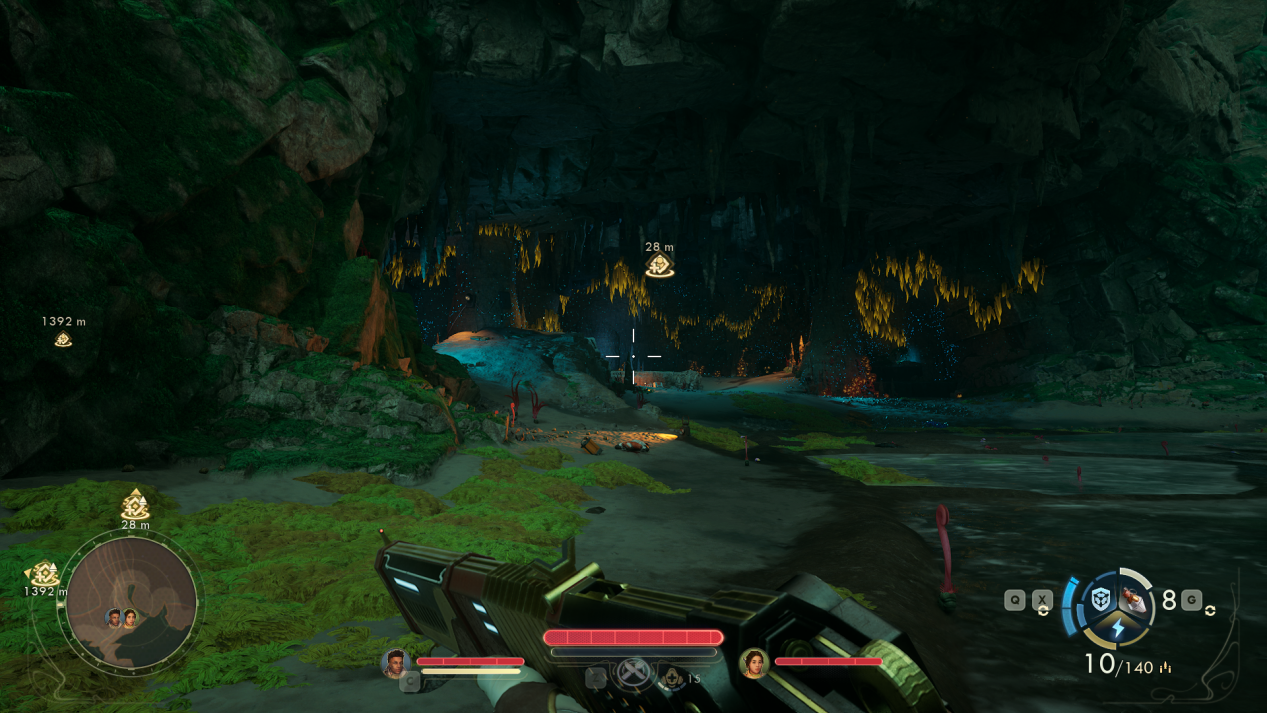Click the crossed-weapons icon under the health bar
The height and width of the screenshot is (713, 1267).
tap(633, 672)
